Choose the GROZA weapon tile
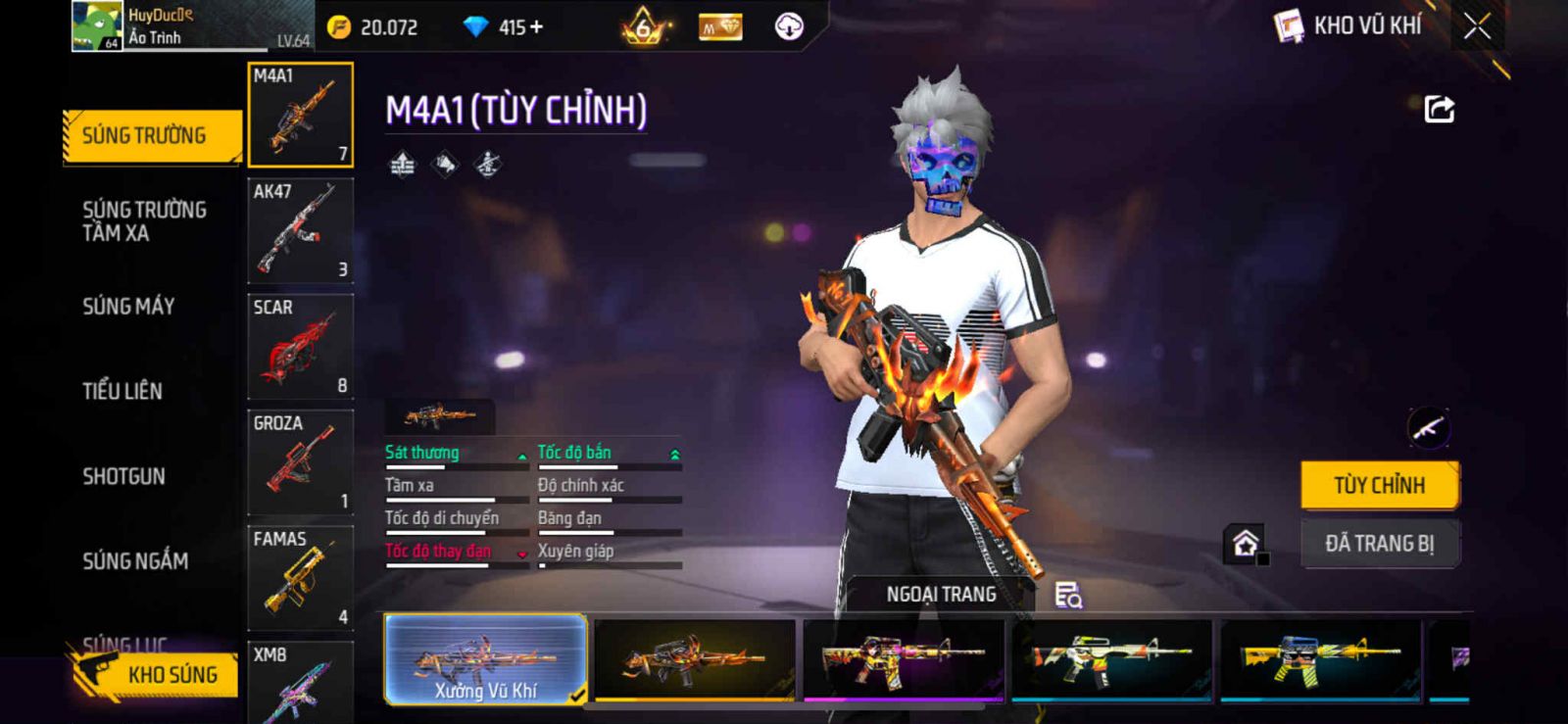Image resolution: width=1568 pixels, height=724 pixels. (300, 462)
